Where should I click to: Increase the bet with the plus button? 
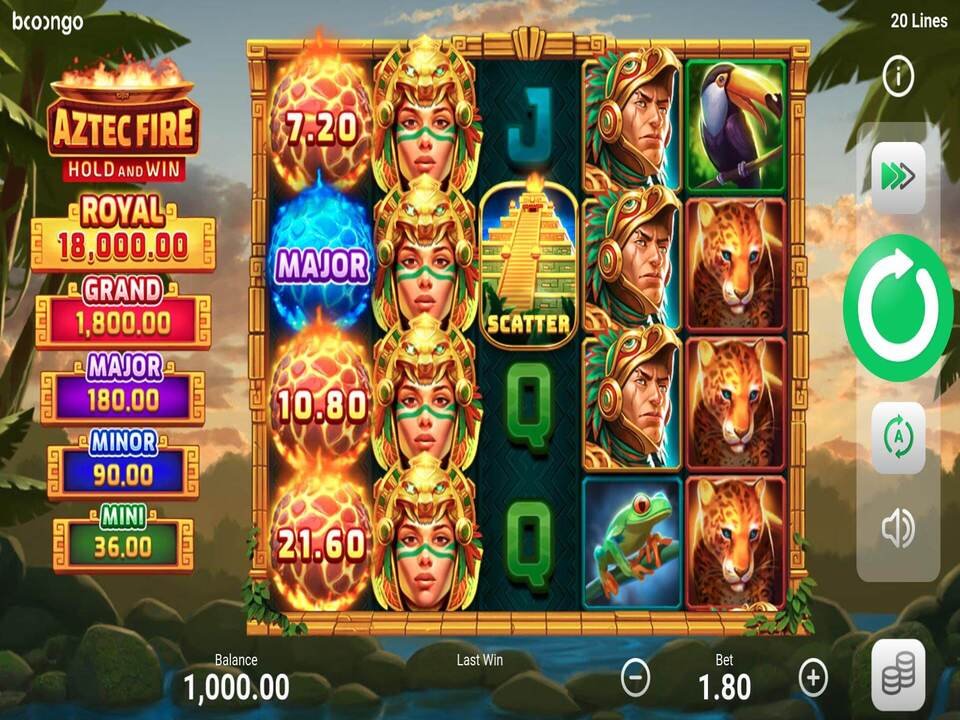(813, 678)
